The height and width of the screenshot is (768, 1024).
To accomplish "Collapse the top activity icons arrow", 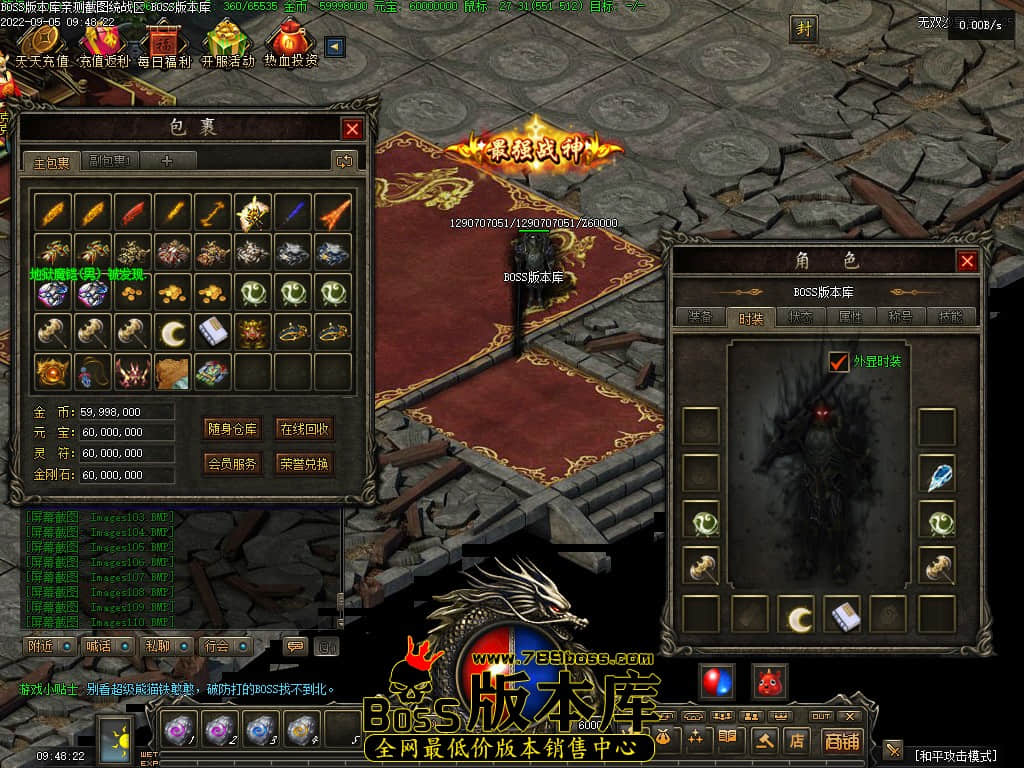I will point(335,47).
